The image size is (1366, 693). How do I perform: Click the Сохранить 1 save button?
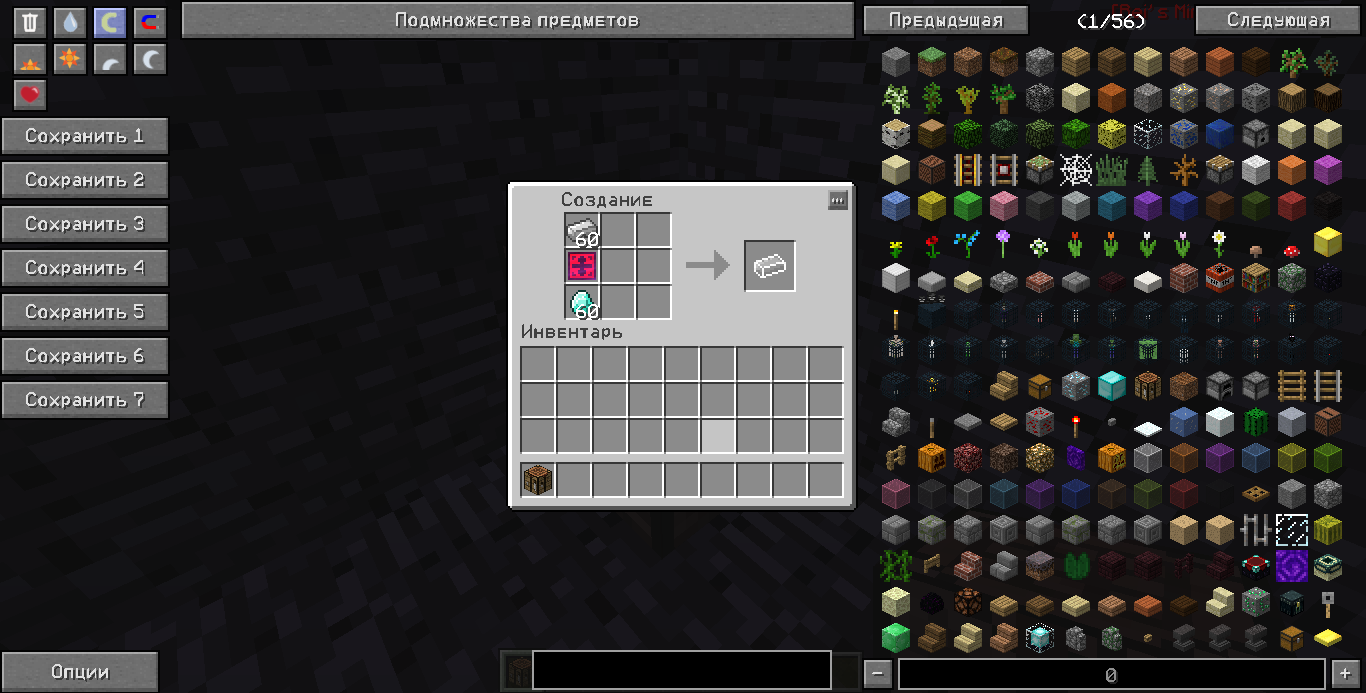(85, 136)
